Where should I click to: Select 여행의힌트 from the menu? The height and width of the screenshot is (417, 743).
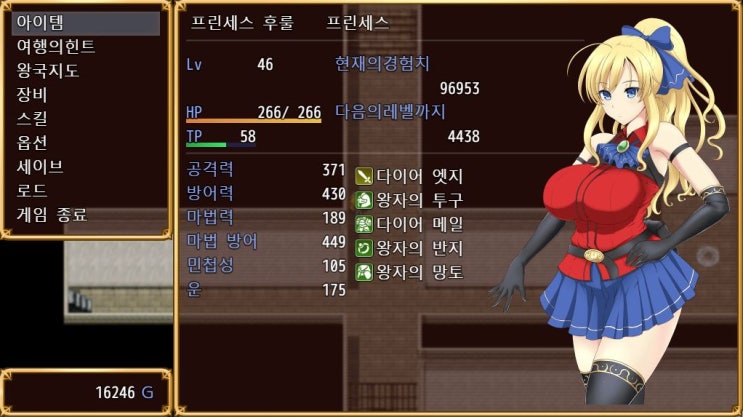coord(86,47)
